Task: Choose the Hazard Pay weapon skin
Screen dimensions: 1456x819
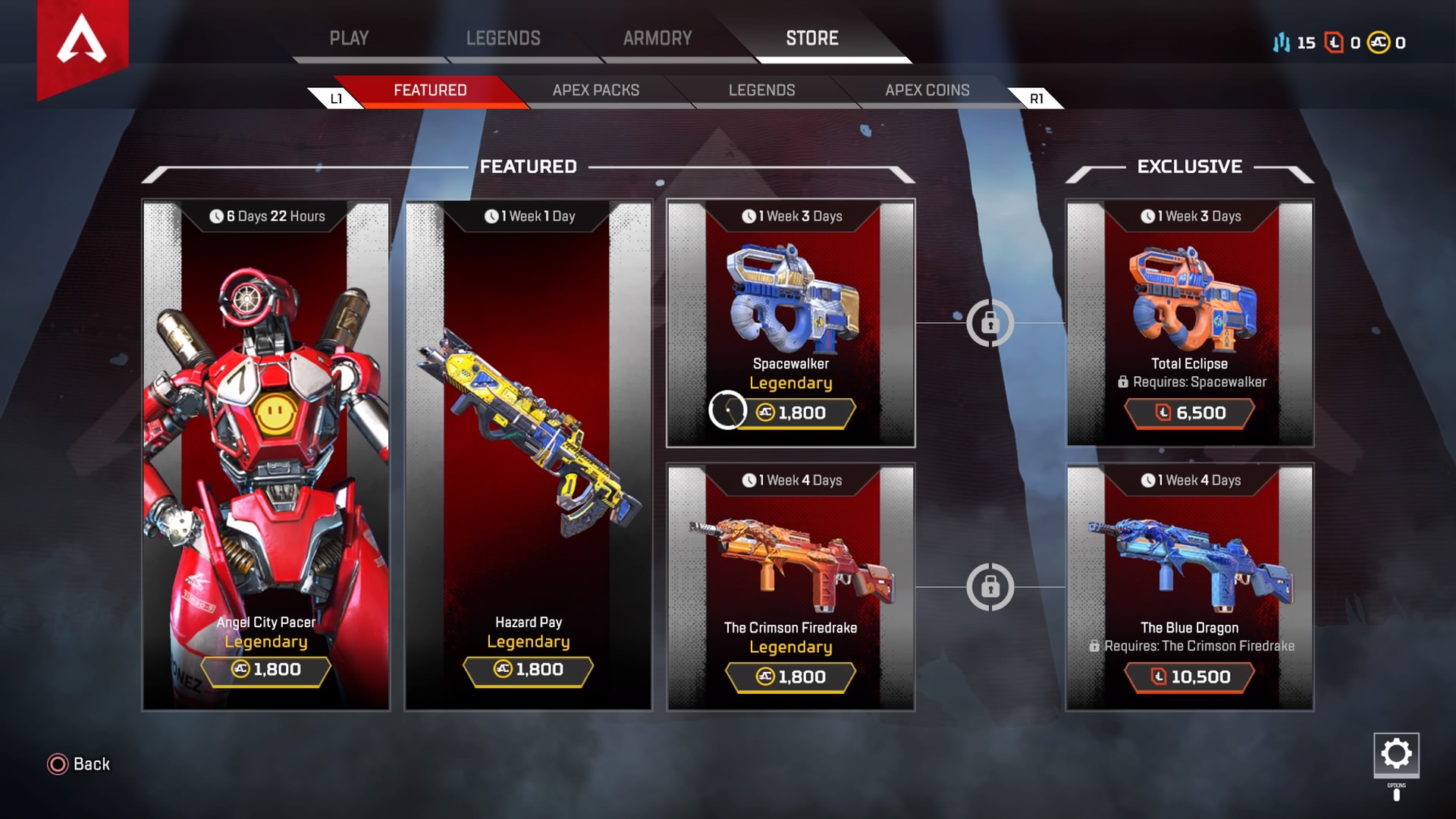Action: tap(529, 455)
